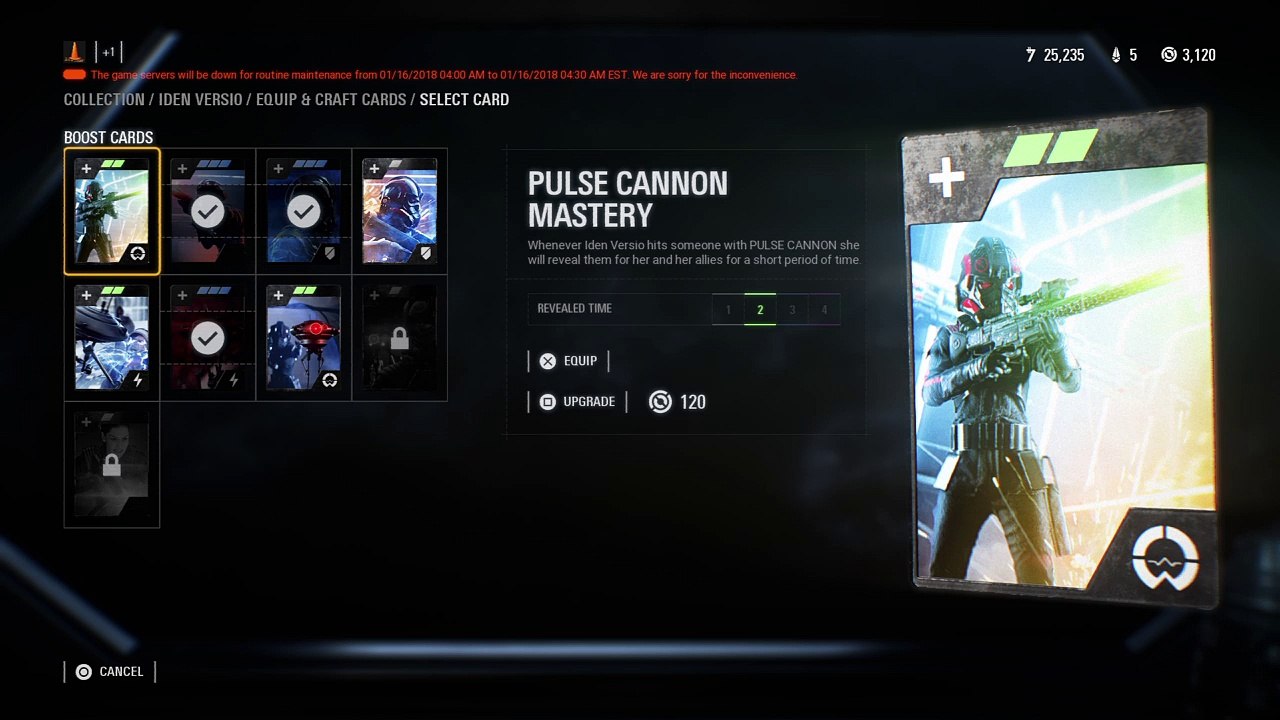Choose the checked blue hooded-figure card
Viewport: 1280px width, 720px height.
click(304, 211)
